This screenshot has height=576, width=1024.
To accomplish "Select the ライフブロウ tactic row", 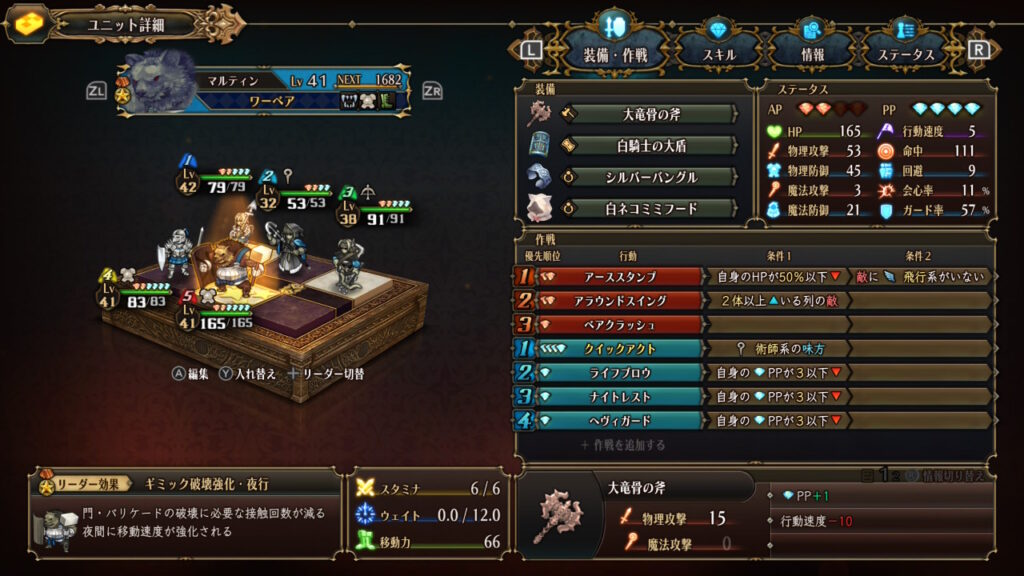I will 618,373.
